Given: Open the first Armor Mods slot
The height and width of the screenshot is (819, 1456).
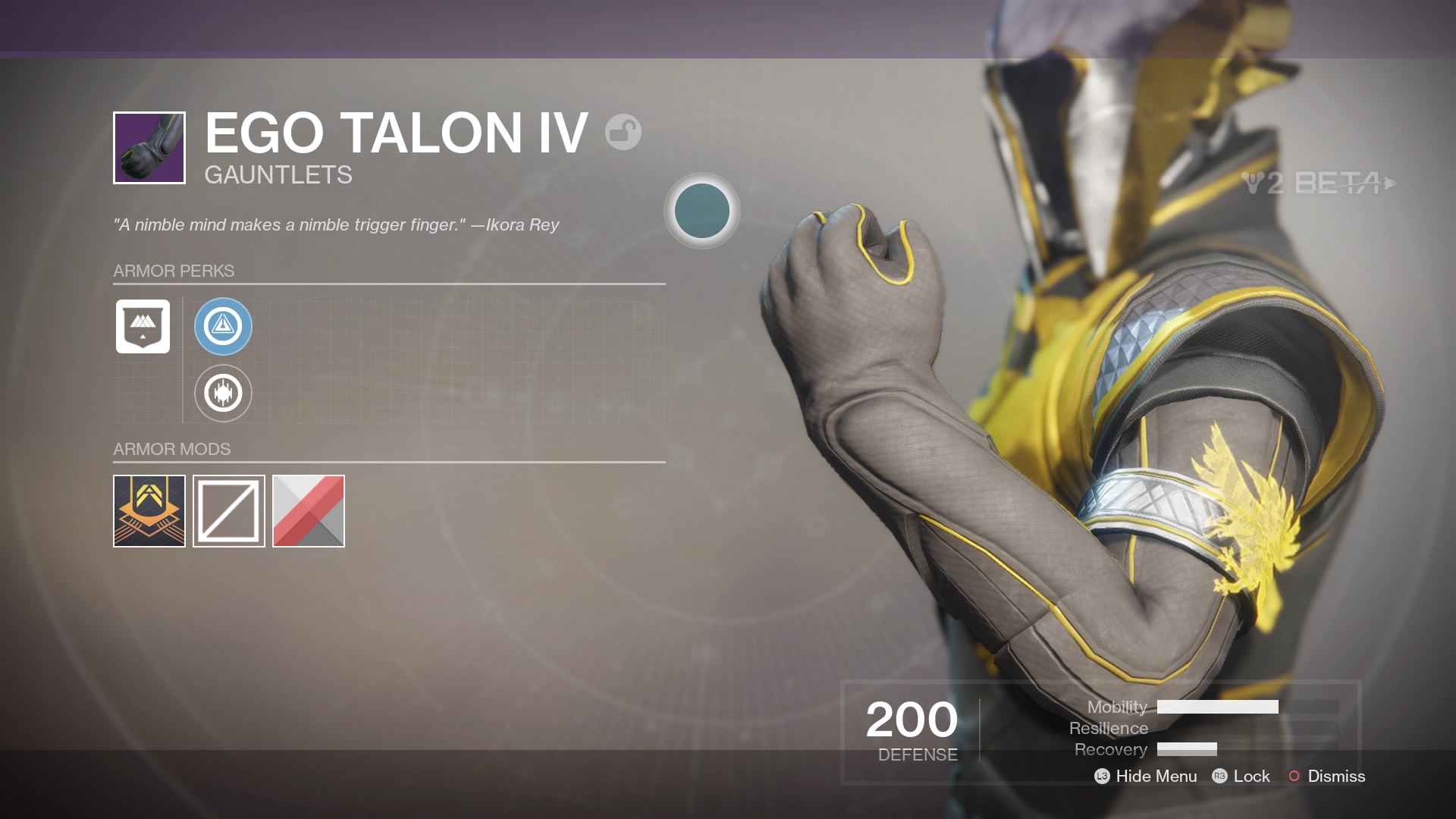Looking at the screenshot, I should tap(149, 510).
